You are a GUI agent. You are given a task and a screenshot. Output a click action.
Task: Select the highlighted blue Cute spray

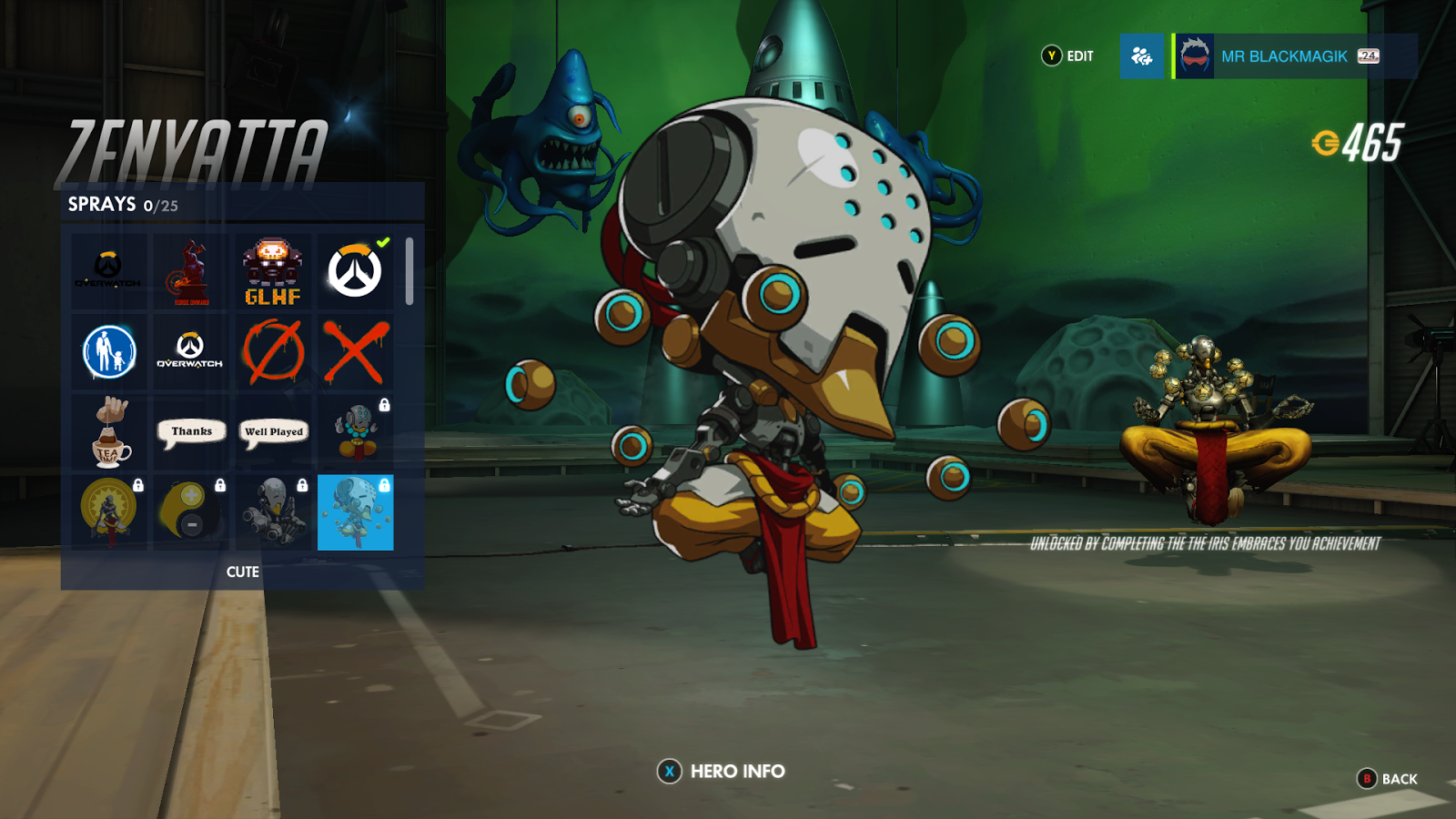355,512
